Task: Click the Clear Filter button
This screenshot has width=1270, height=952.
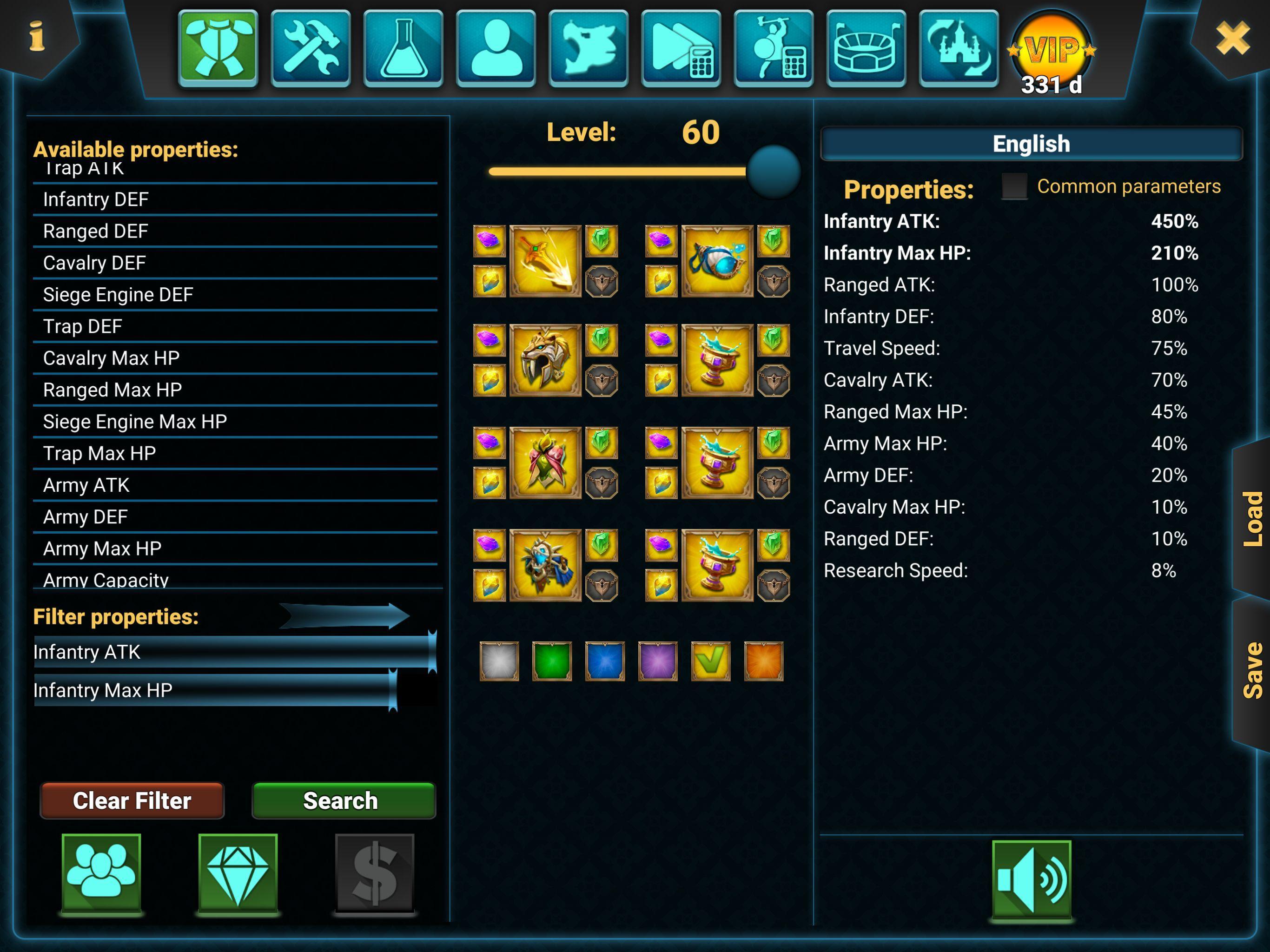Action: coord(132,800)
